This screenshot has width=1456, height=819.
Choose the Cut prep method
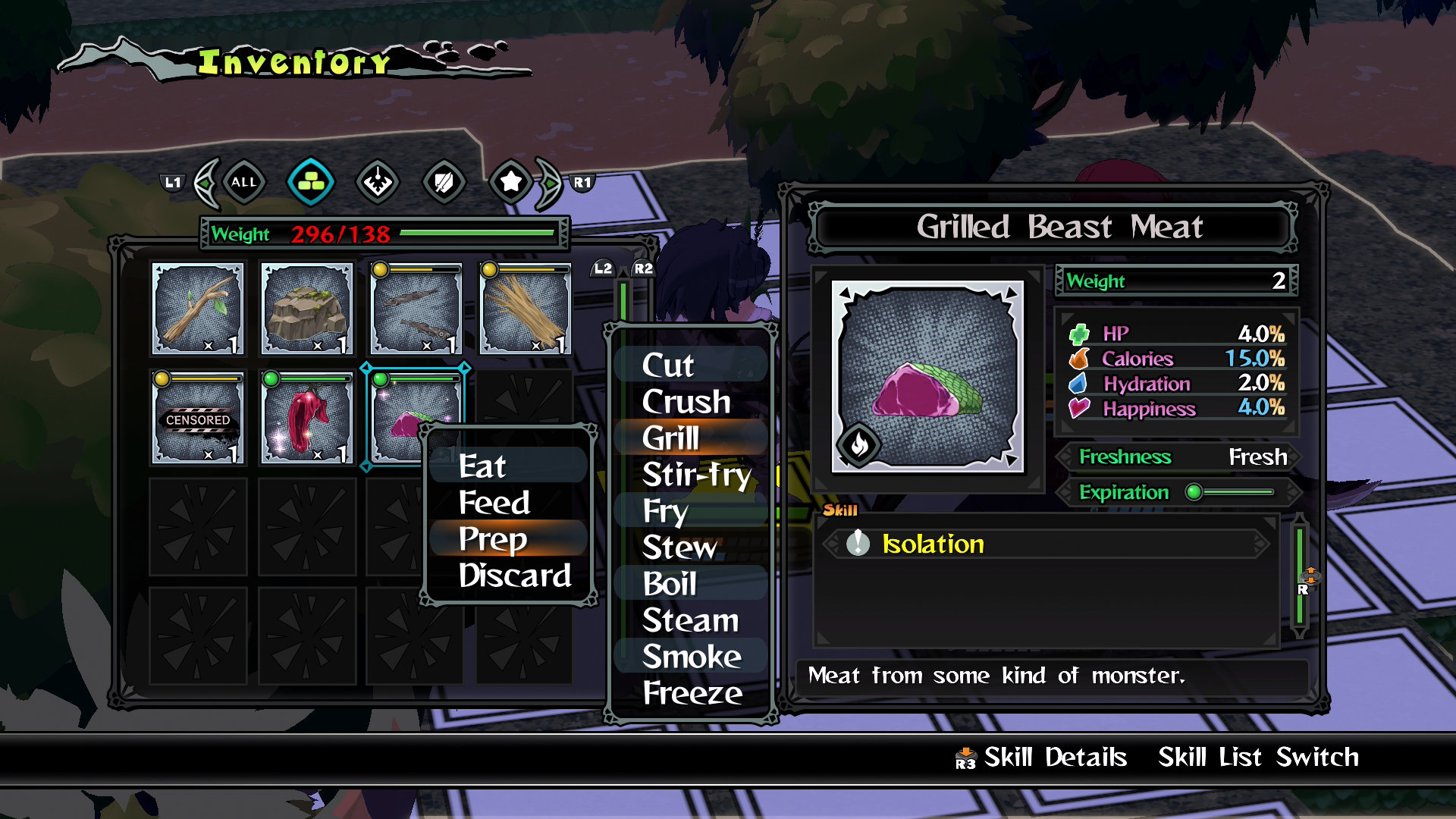(x=668, y=366)
